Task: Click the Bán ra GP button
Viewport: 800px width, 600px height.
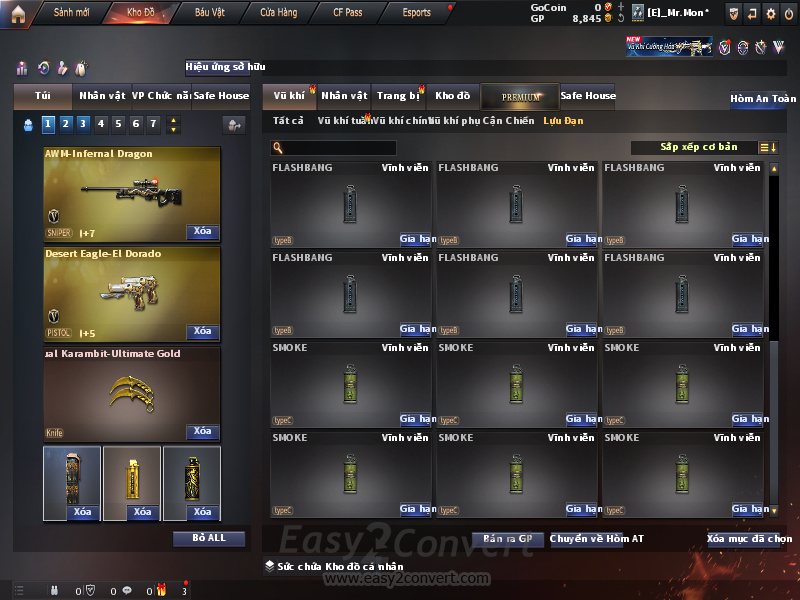Action: pyautogui.click(x=507, y=539)
